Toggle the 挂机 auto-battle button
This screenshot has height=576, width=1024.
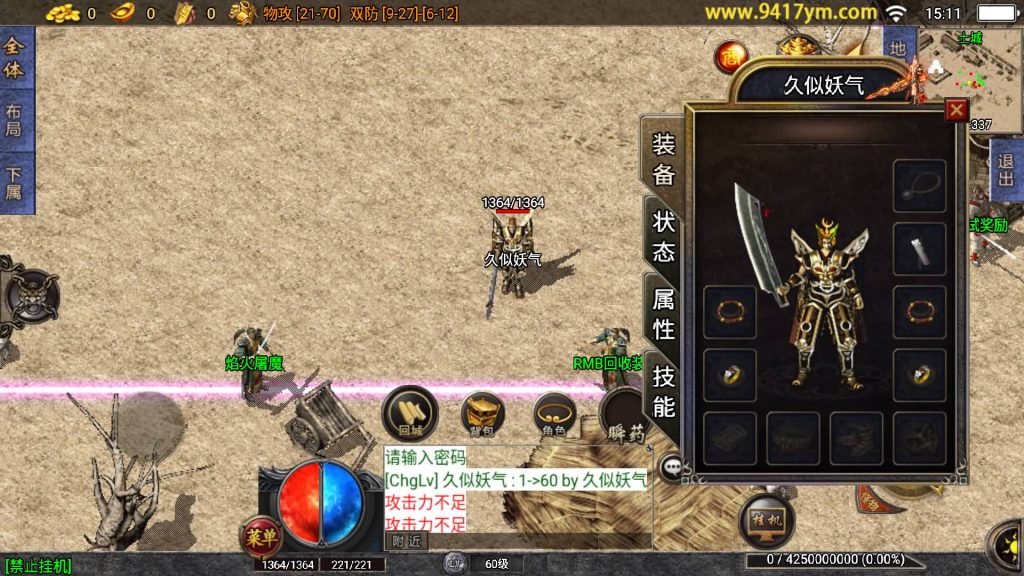[x=767, y=519]
